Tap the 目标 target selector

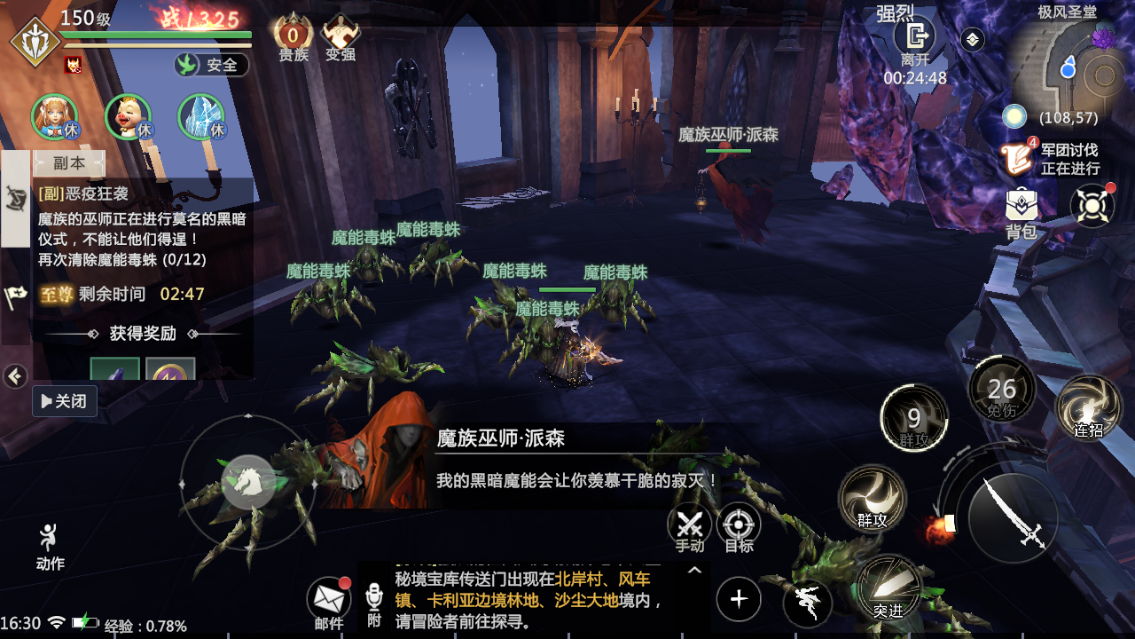point(739,526)
